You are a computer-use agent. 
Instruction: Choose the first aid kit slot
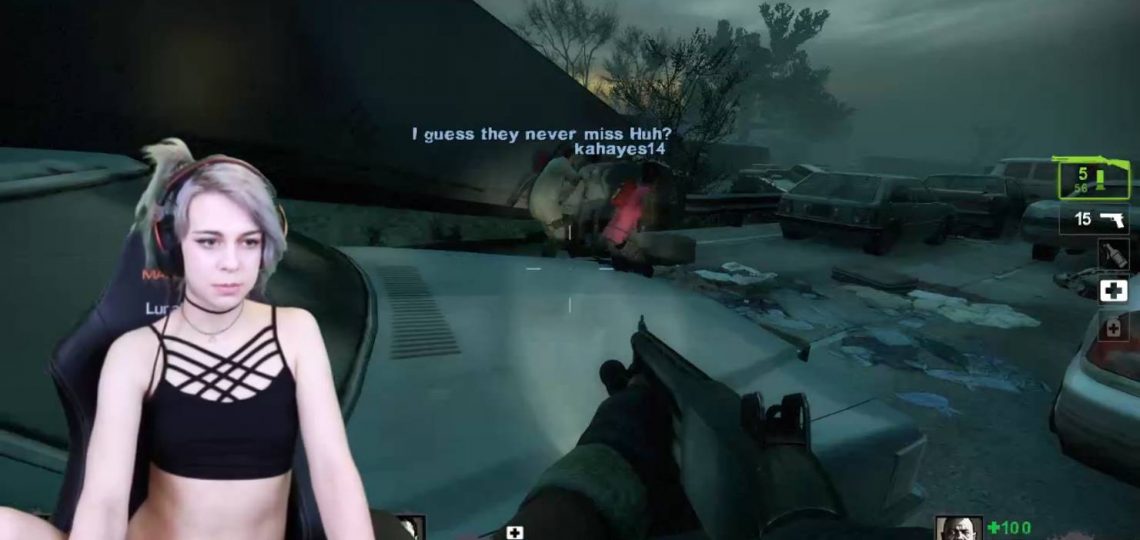click(x=1113, y=290)
